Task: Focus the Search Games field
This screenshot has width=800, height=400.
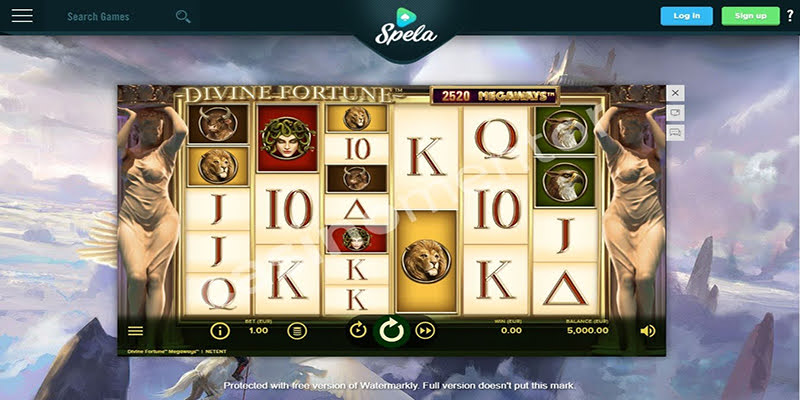Action: click(x=115, y=17)
